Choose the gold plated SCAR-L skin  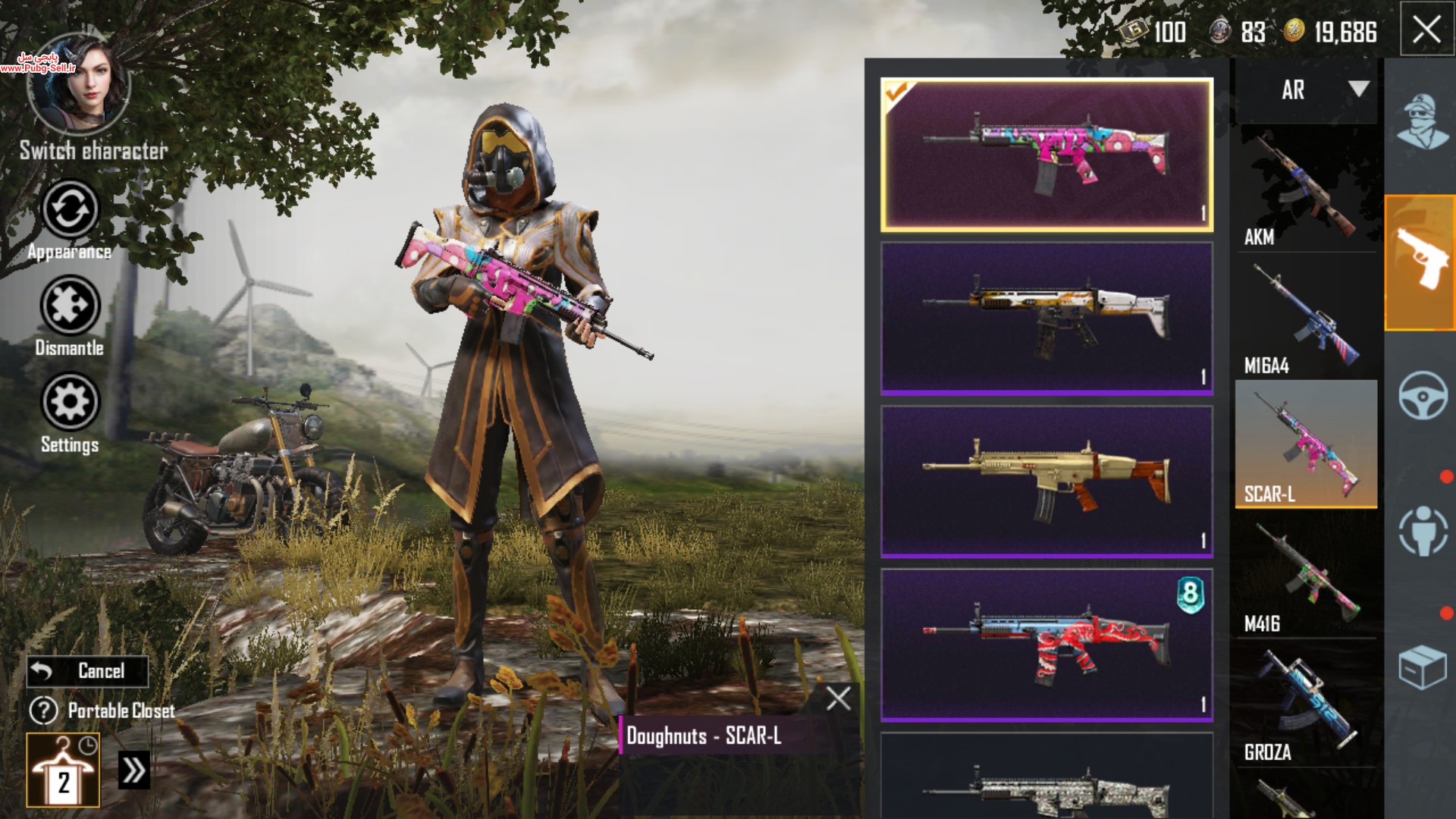click(1046, 482)
